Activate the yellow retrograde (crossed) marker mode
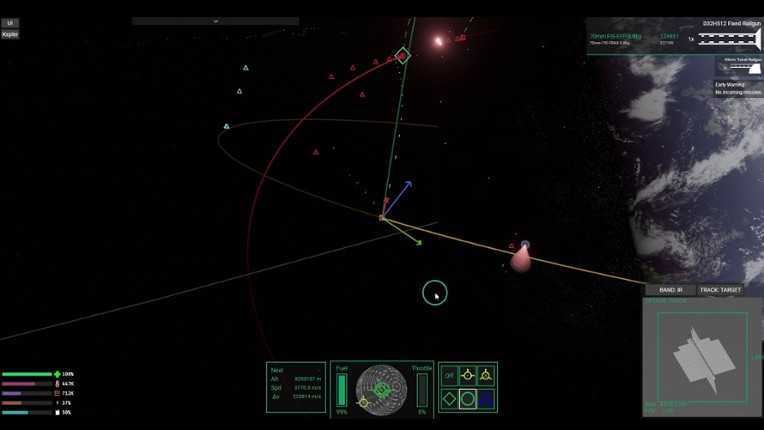 (485, 375)
